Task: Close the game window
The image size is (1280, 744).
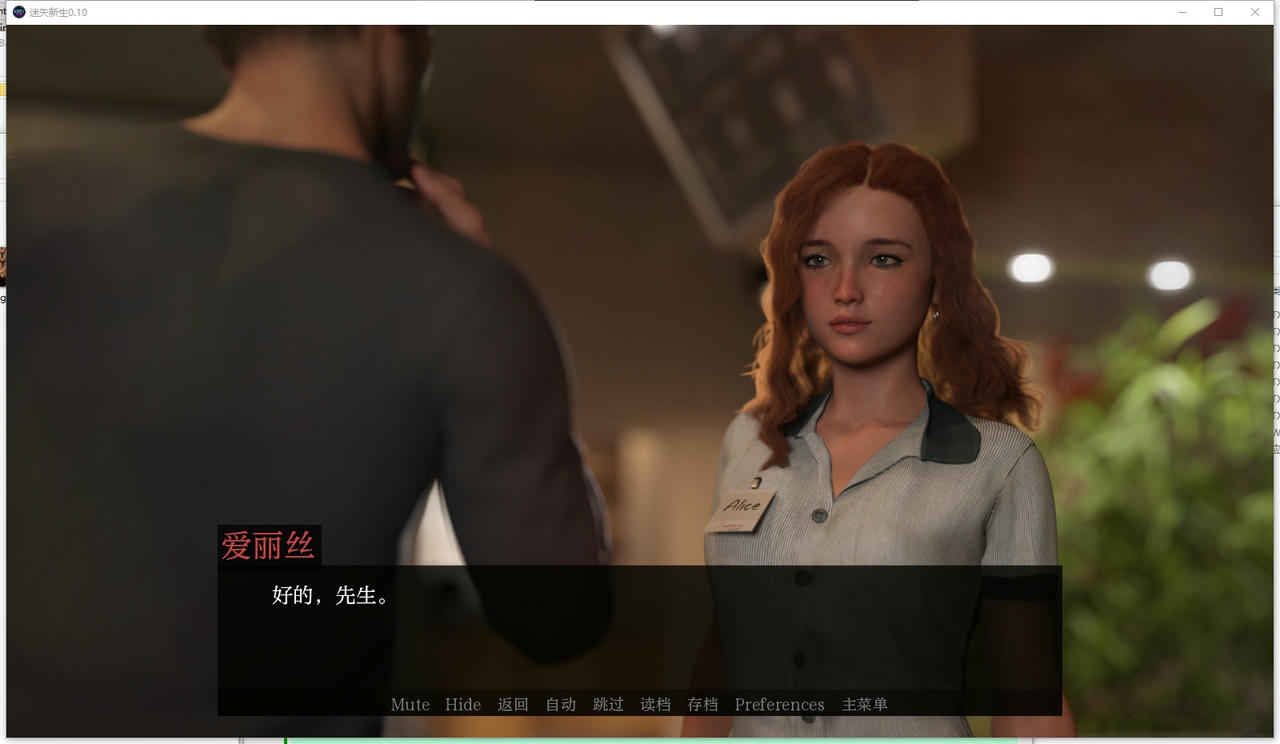Action: point(1255,12)
